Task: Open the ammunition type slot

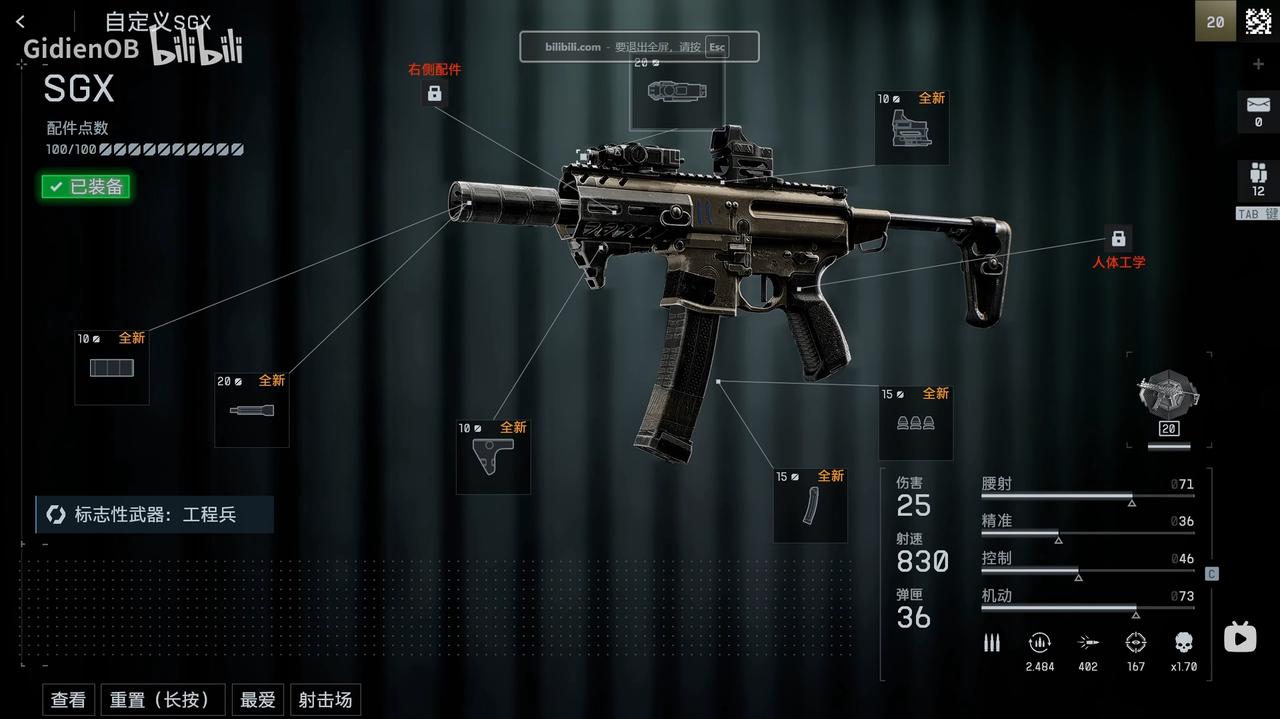Action: [915, 423]
